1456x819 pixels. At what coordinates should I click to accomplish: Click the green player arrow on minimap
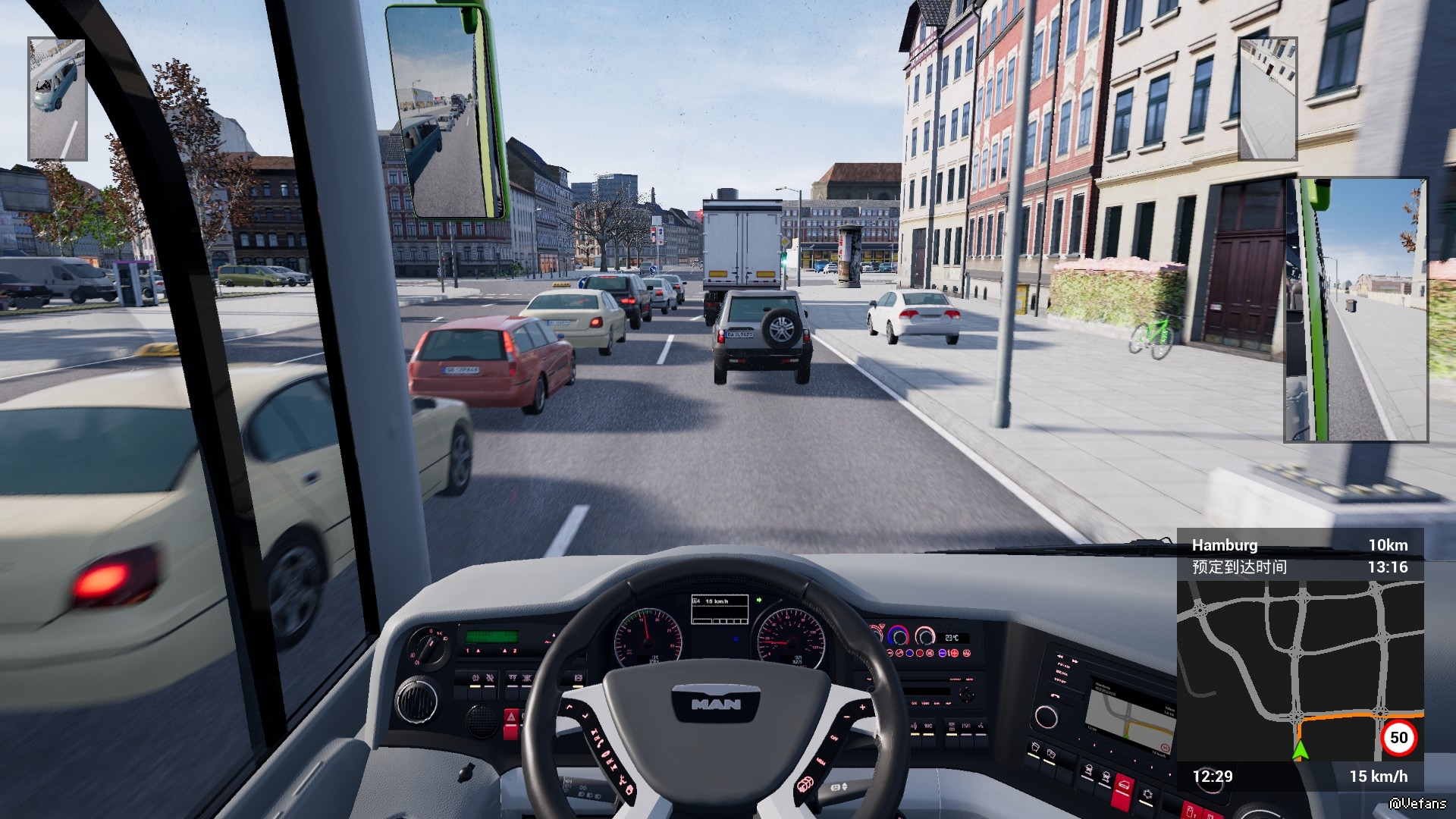[x=1301, y=749]
